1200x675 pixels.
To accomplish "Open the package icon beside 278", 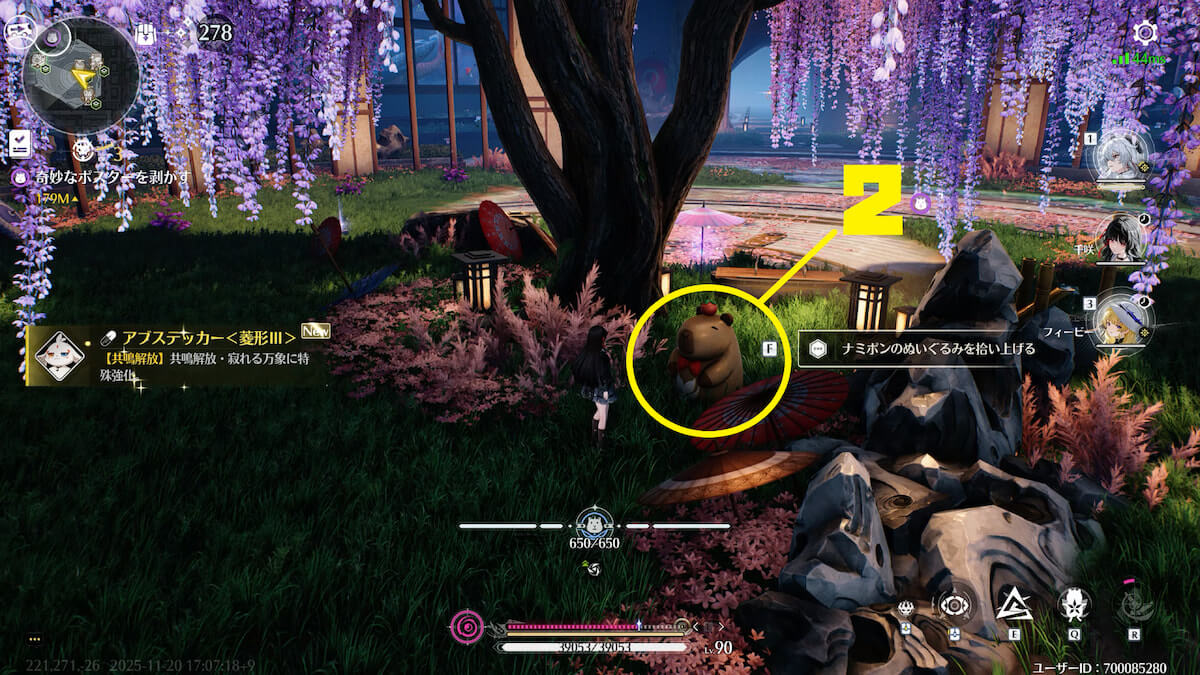I will pyautogui.click(x=145, y=34).
